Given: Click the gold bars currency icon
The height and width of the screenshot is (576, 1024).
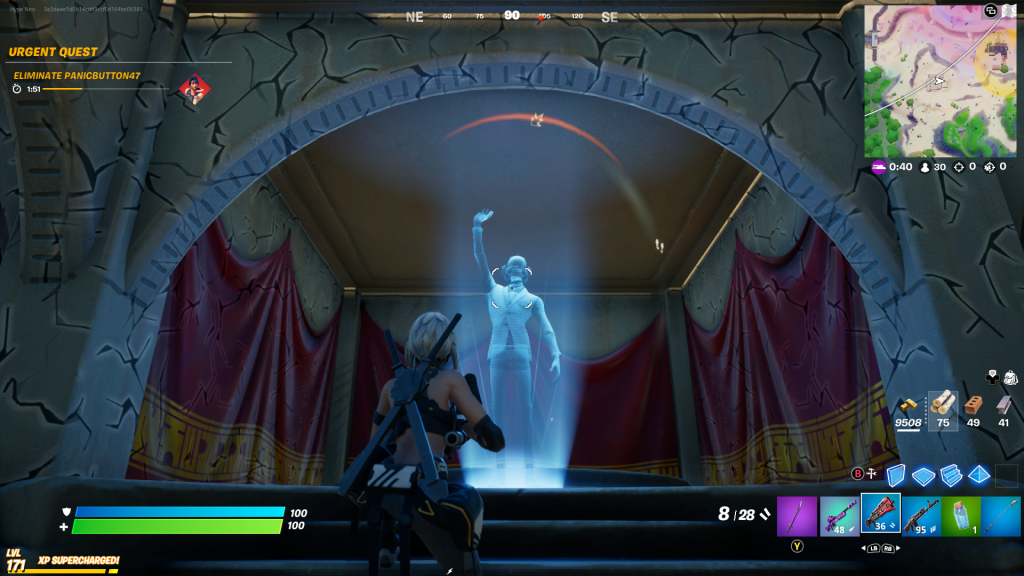Looking at the screenshot, I should click(908, 404).
